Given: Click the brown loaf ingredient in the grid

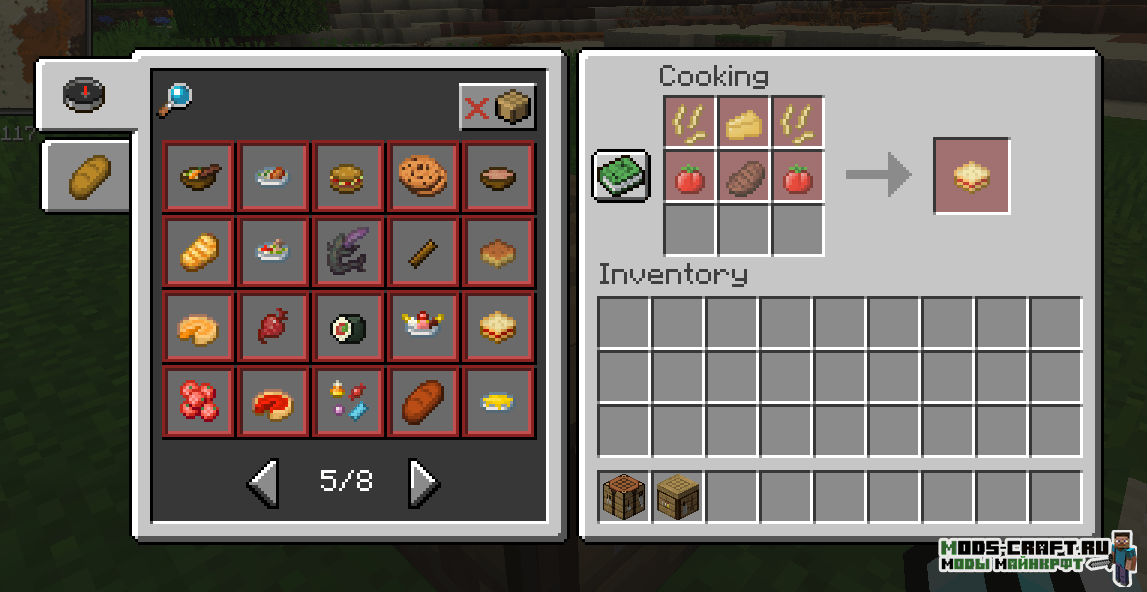Looking at the screenshot, I should 744,177.
